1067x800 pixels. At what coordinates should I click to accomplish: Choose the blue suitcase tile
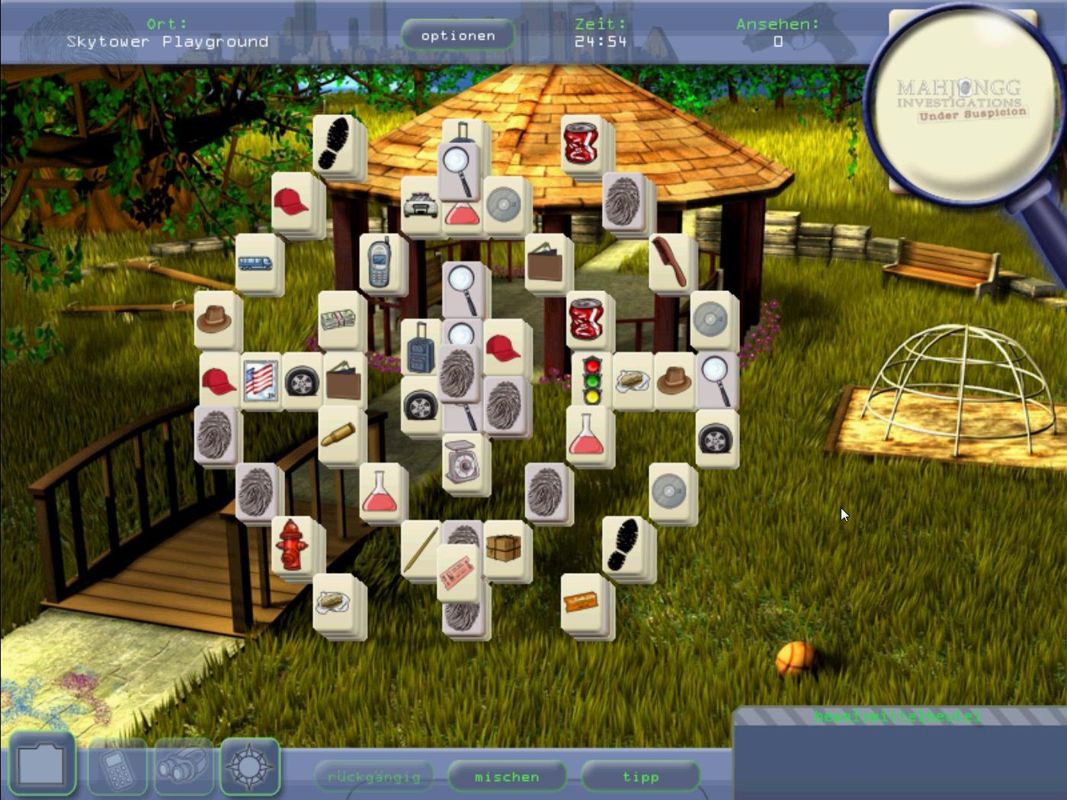pyautogui.click(x=421, y=348)
